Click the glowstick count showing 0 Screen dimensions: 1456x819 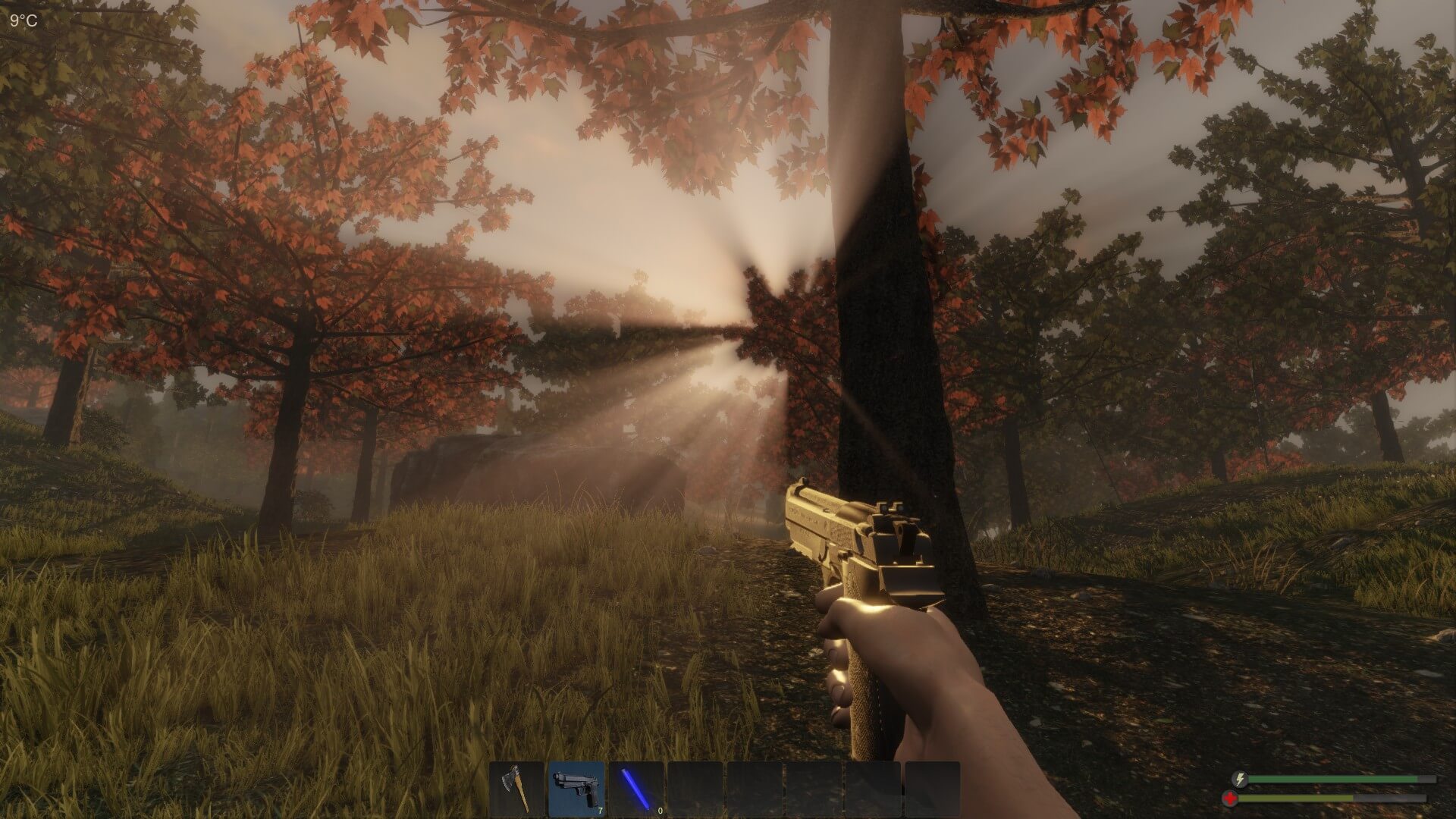click(x=660, y=811)
